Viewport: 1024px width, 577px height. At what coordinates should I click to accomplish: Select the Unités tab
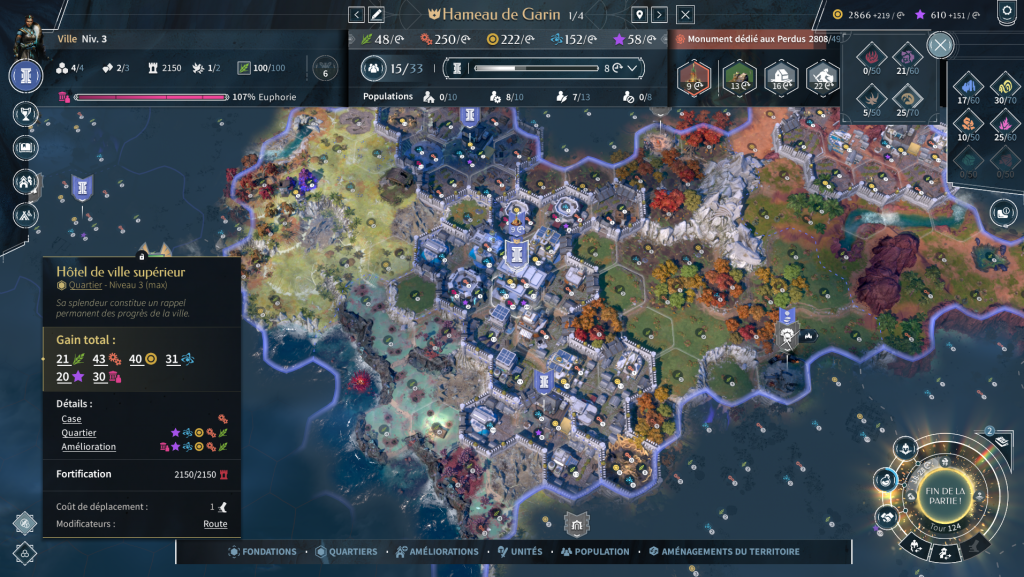coord(519,551)
